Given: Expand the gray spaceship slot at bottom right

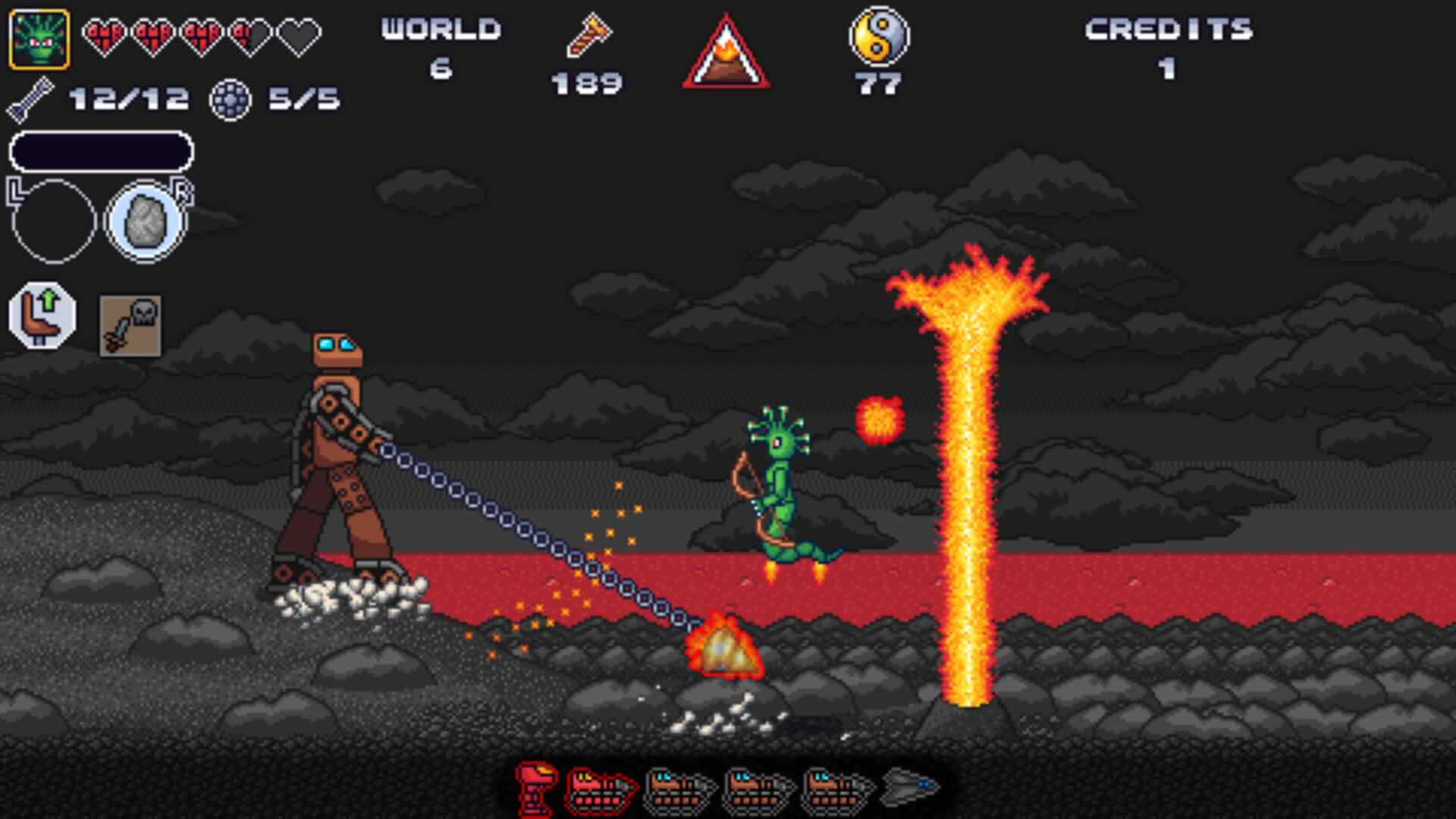Looking at the screenshot, I should [911, 786].
